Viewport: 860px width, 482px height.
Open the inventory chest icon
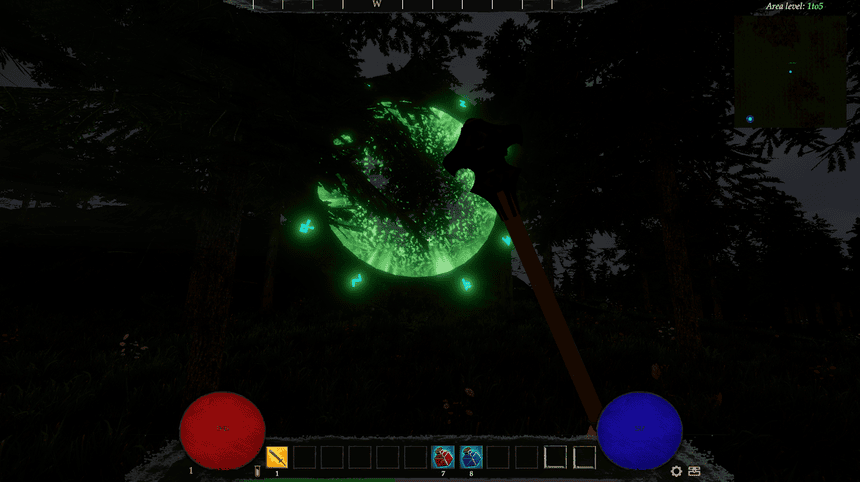[694, 471]
